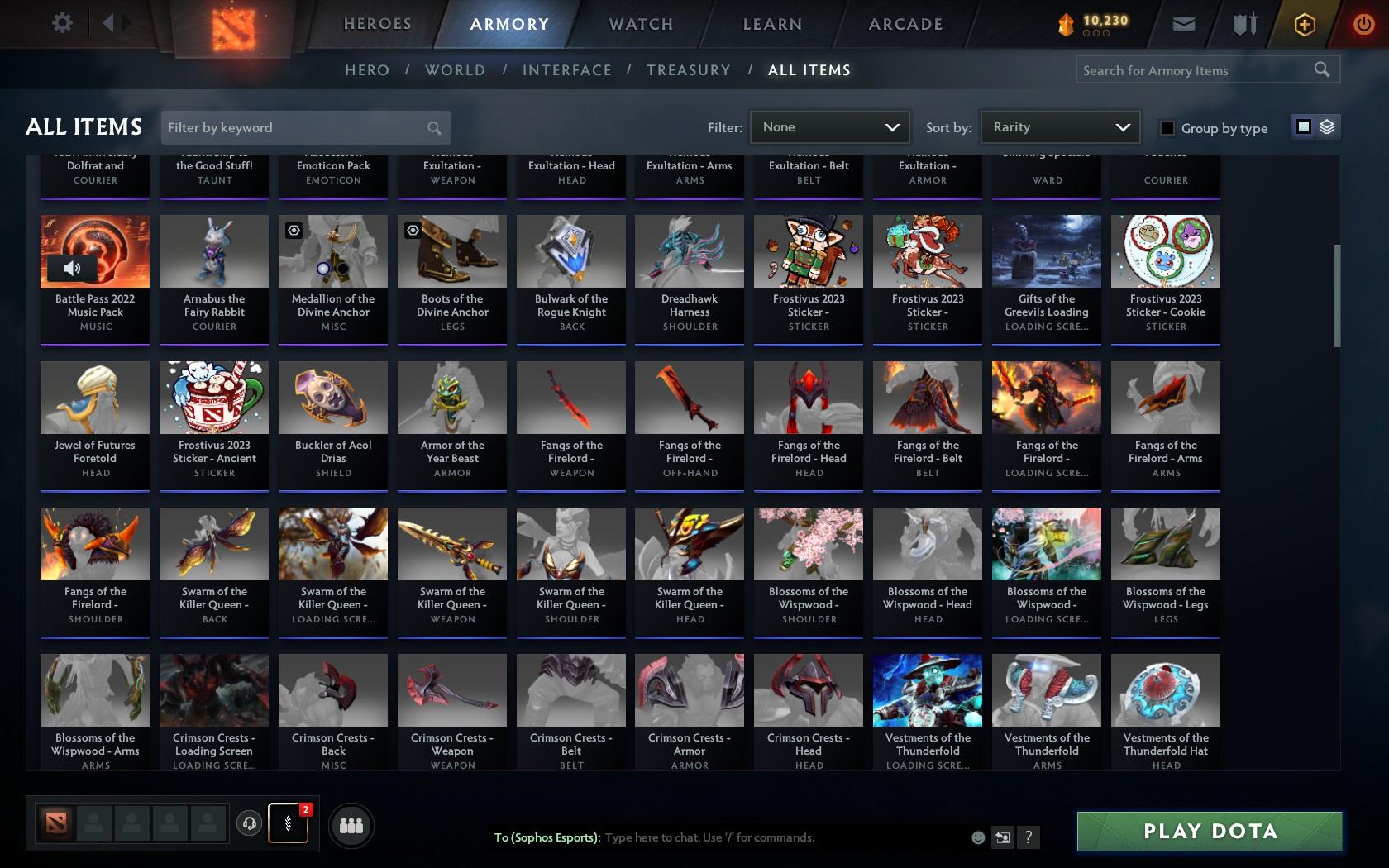The height and width of the screenshot is (868, 1389).
Task: Open the friends list icon near chat bar
Action: 351,824
